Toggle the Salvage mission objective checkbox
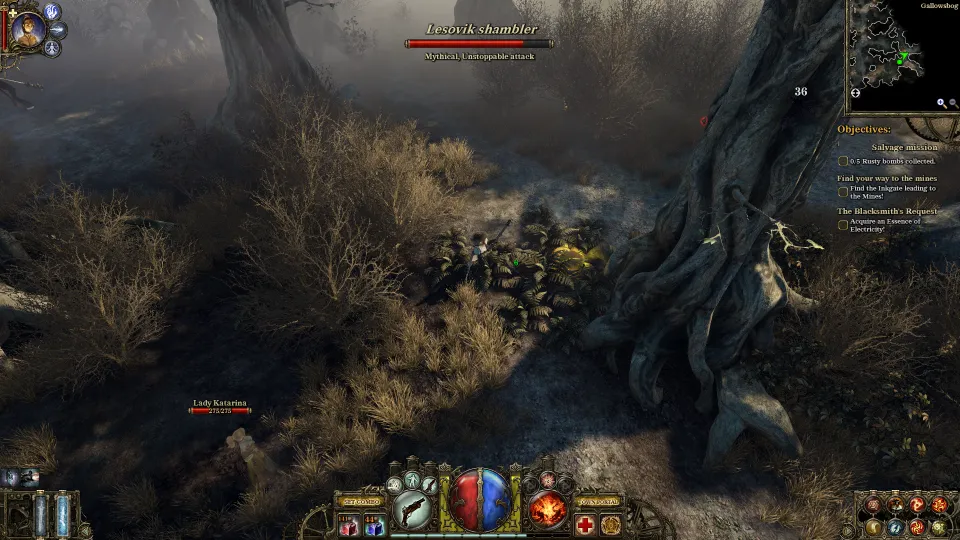This screenshot has height=540, width=960. [843, 160]
